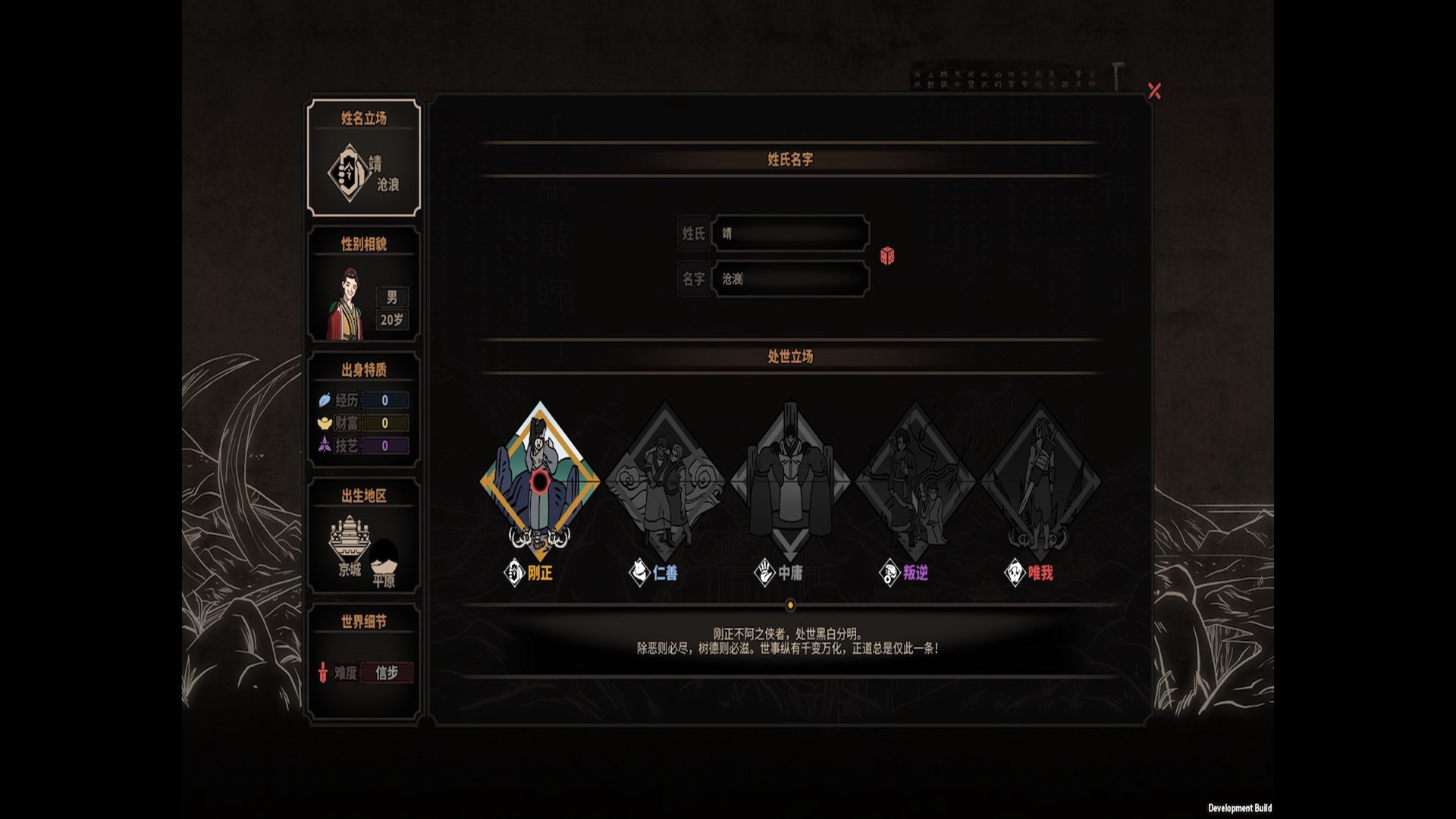Select the 刚正 righteous stance portrait
The image size is (1456, 819).
(540, 481)
